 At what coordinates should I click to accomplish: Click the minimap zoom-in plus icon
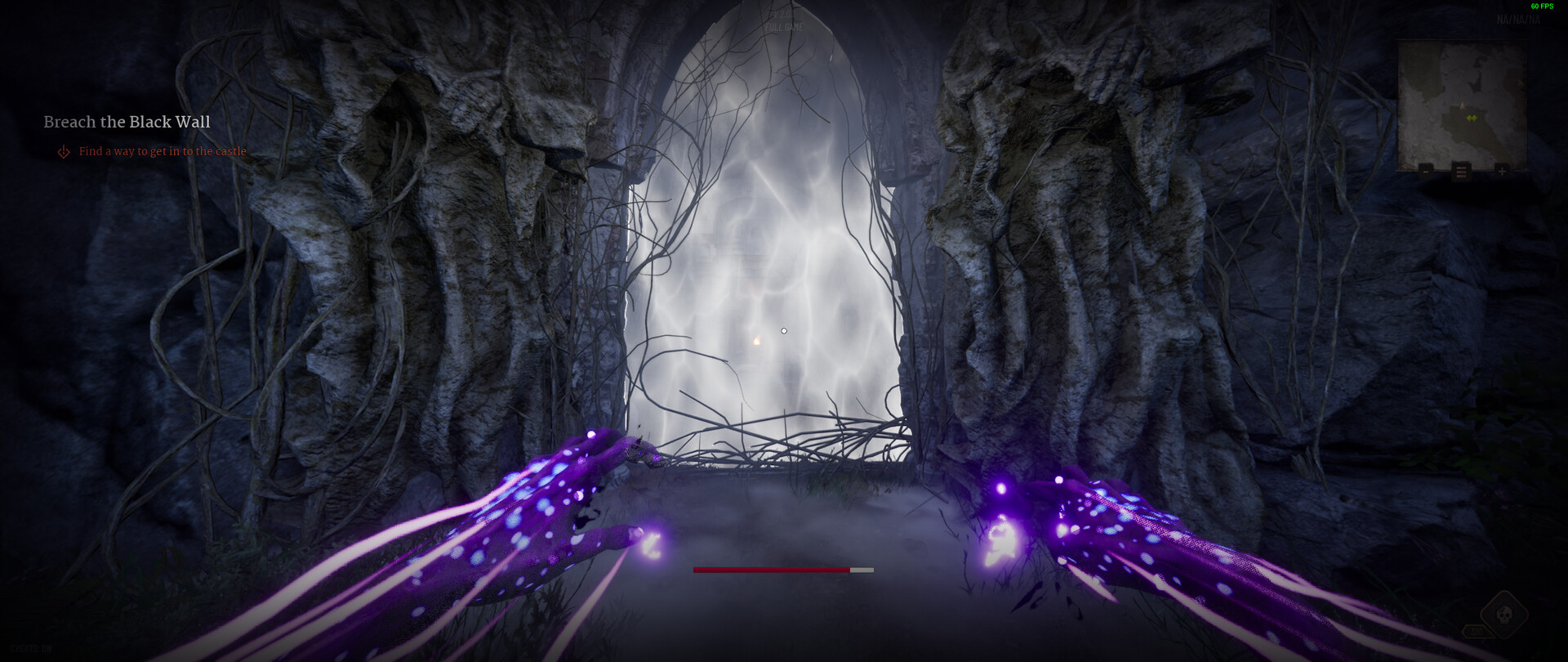pyautogui.click(x=1502, y=172)
